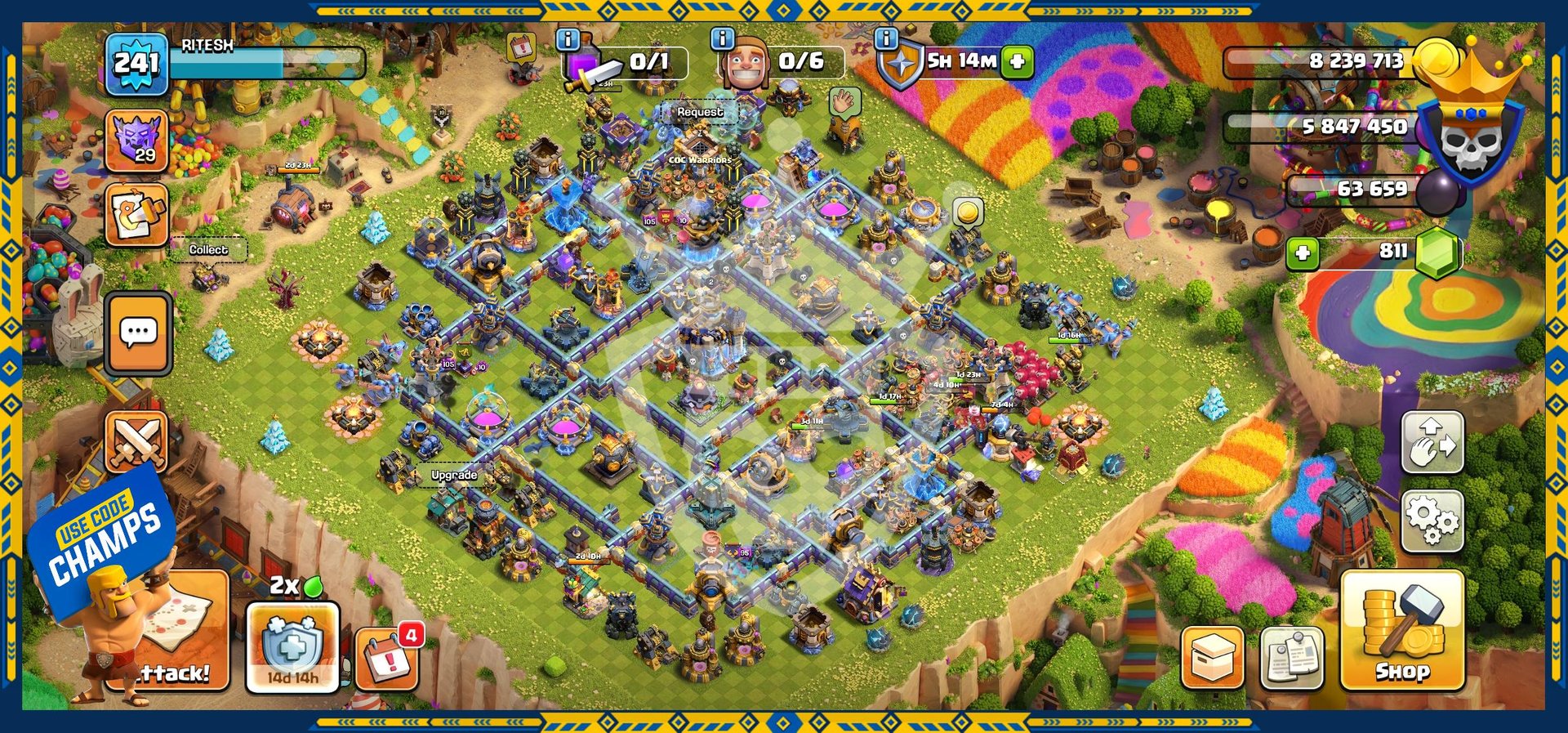Open the game settings gears
Image resolution: width=1568 pixels, height=733 pixels.
[x=1432, y=520]
